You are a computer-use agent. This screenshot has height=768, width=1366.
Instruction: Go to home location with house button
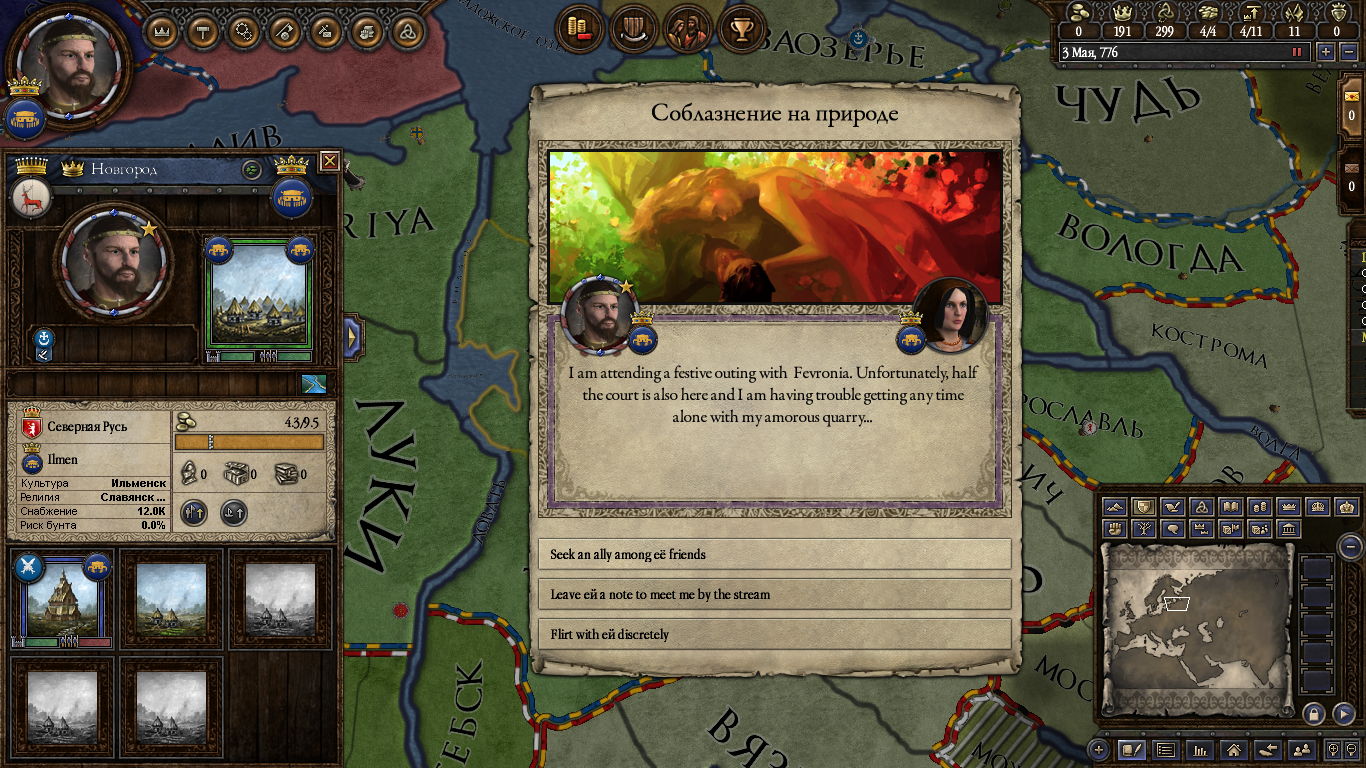[1233, 749]
